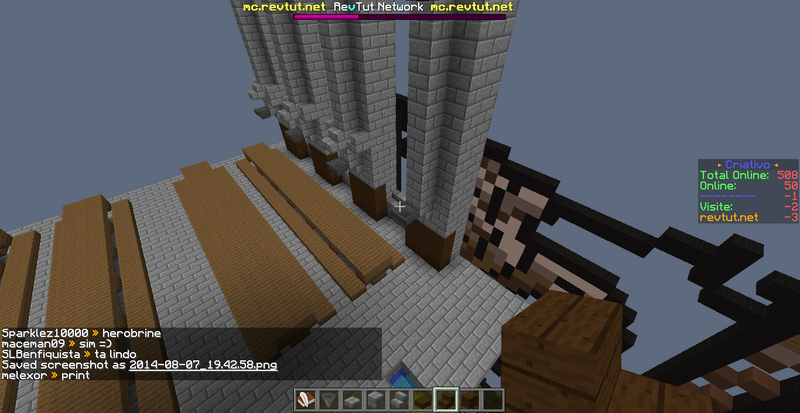Choose the stone brick slab slot
Image resolution: width=800 pixels, height=413 pixels.
click(352, 400)
